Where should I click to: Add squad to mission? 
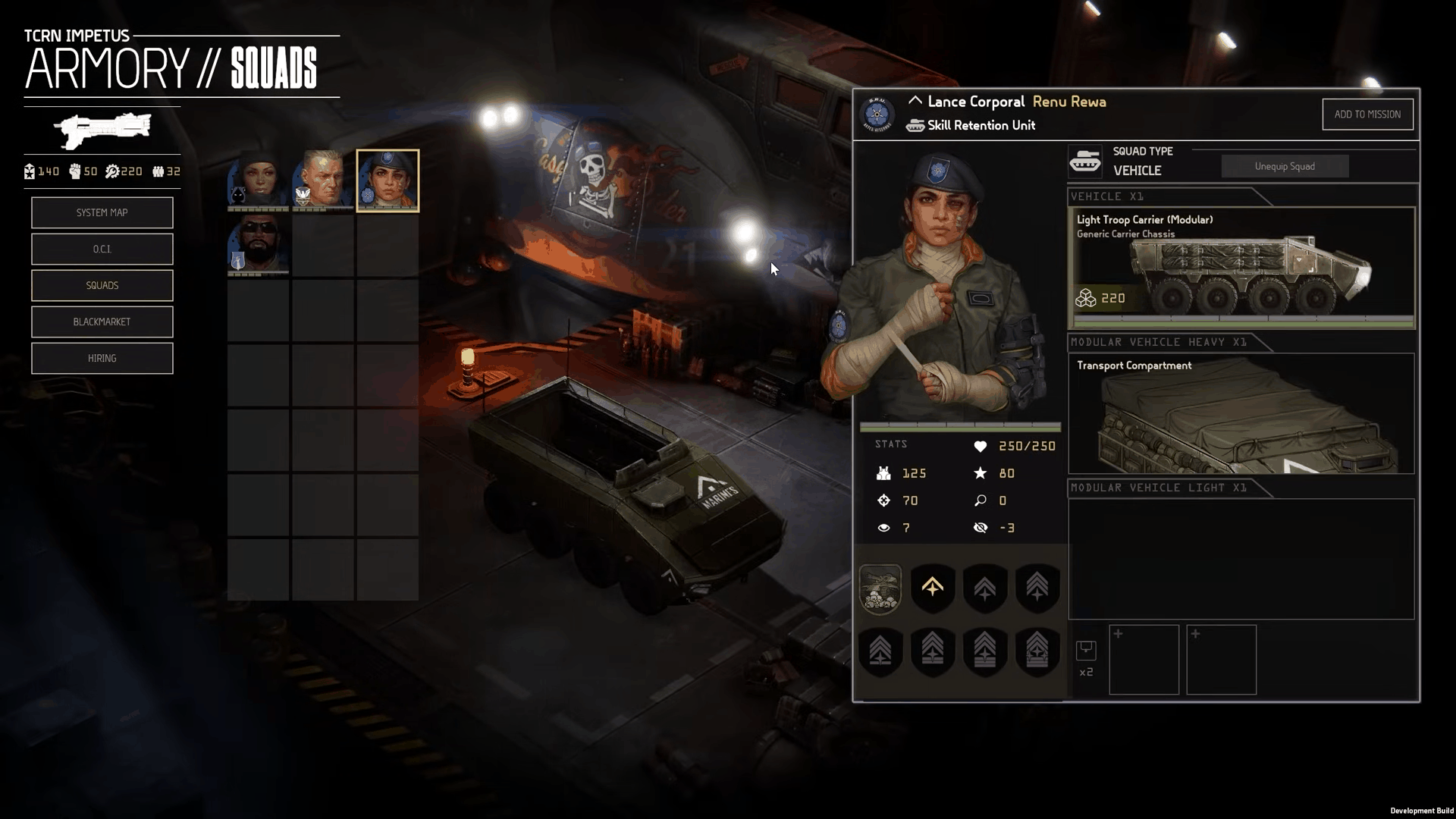(1367, 115)
